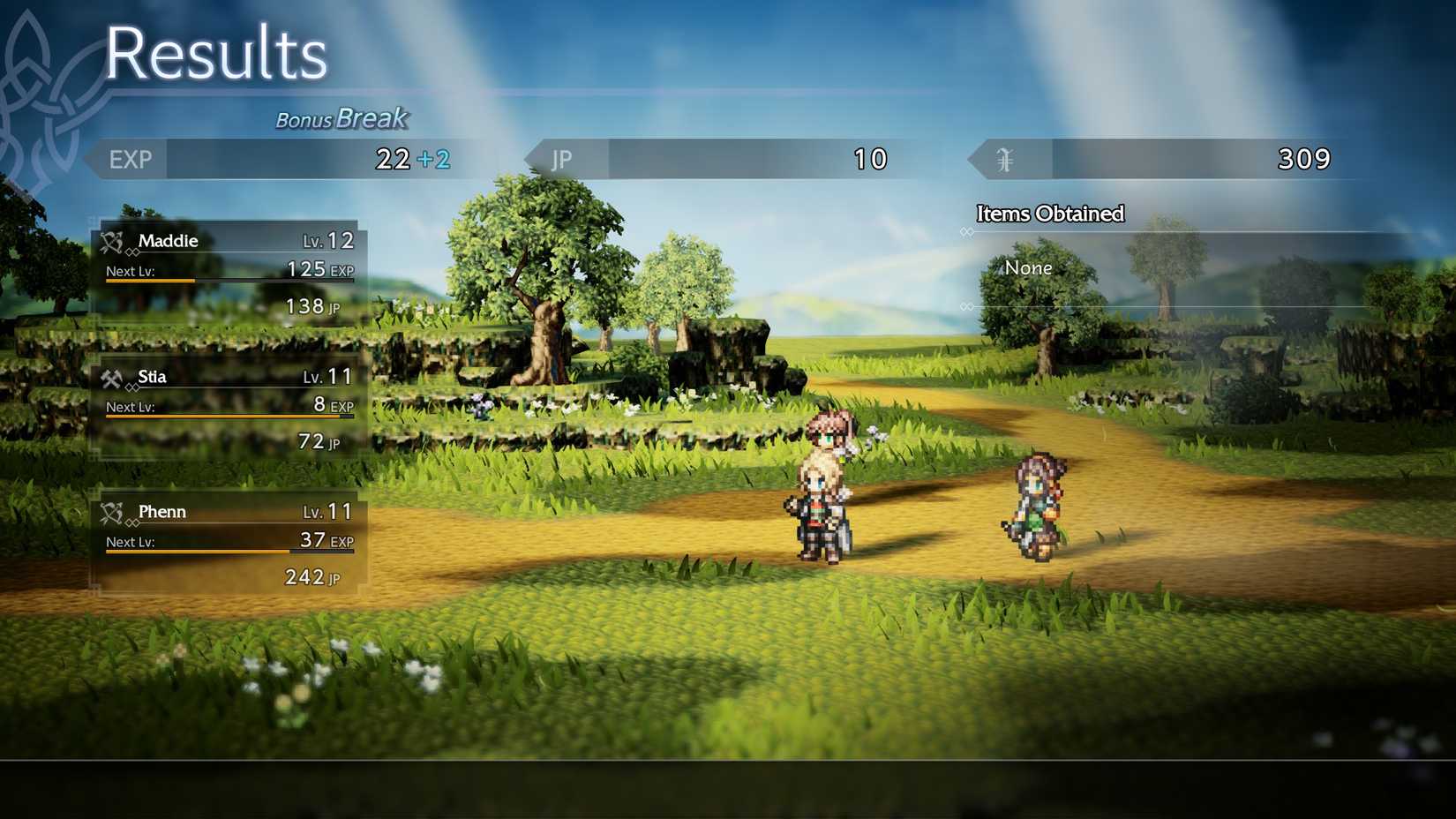Select the hammer-and-pickaxe class icon next to Stia
1456x819 pixels.
112,375
